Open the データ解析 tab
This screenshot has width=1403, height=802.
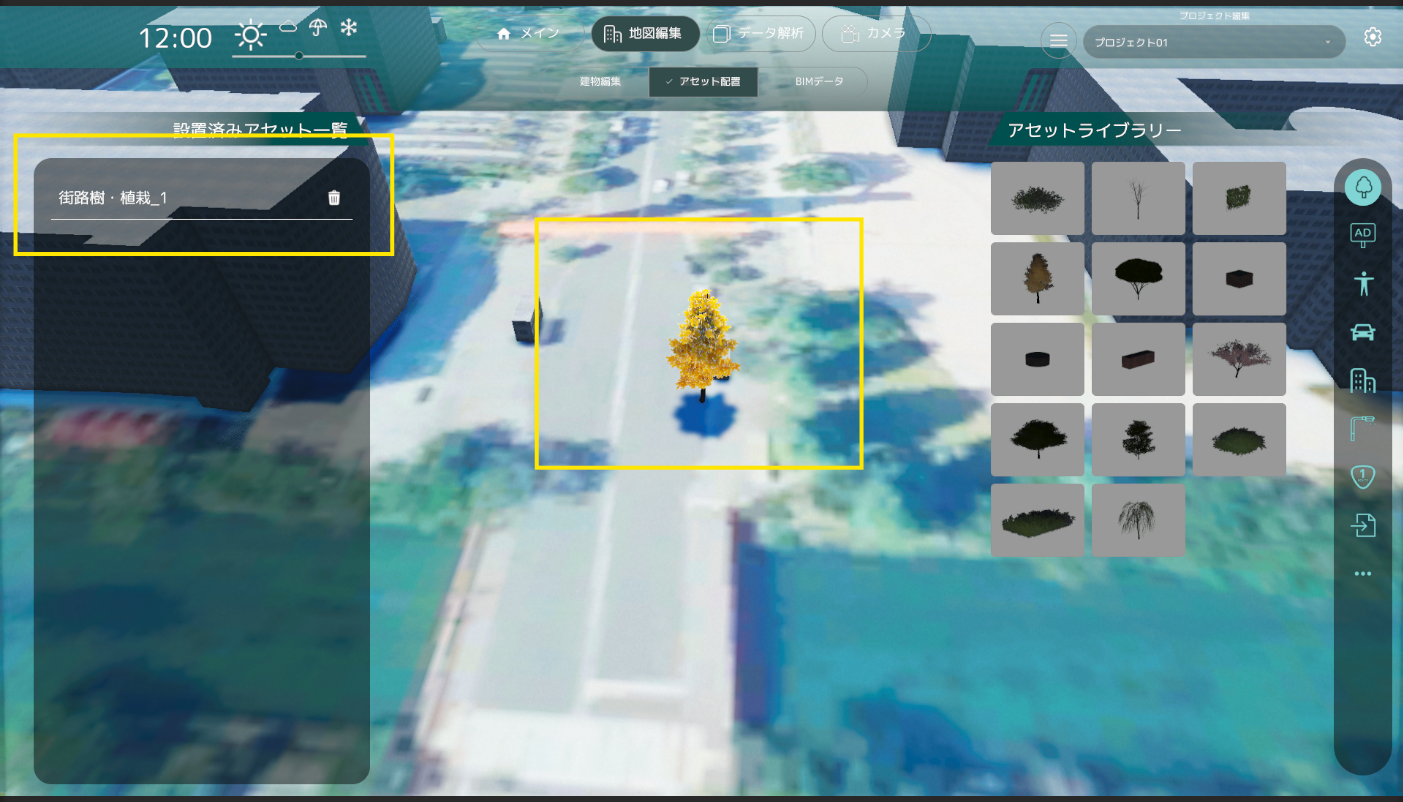(758, 34)
